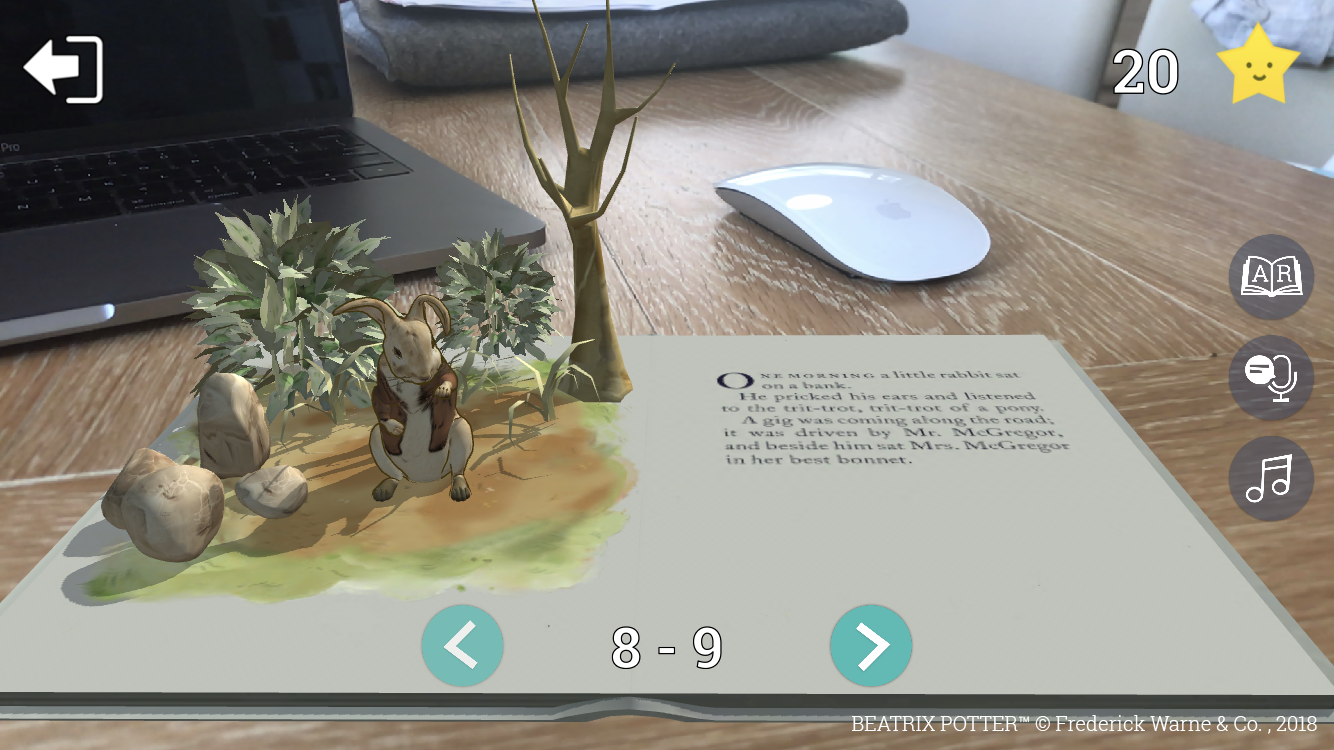Screen dimensions: 1334x750
Task: Toggle background music with the note icon
Action: 1270,478
